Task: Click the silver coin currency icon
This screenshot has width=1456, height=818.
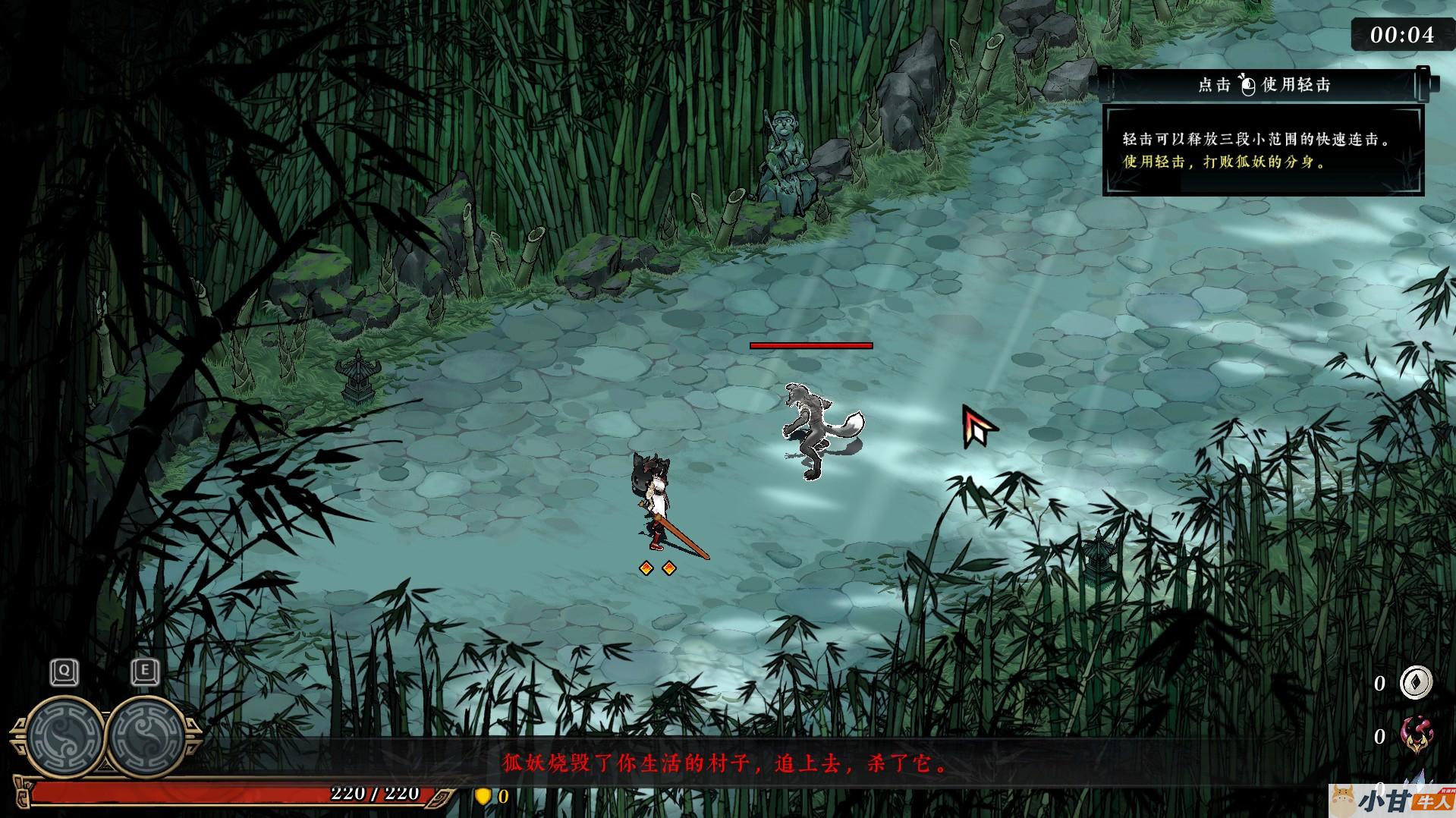Action: click(x=1415, y=682)
